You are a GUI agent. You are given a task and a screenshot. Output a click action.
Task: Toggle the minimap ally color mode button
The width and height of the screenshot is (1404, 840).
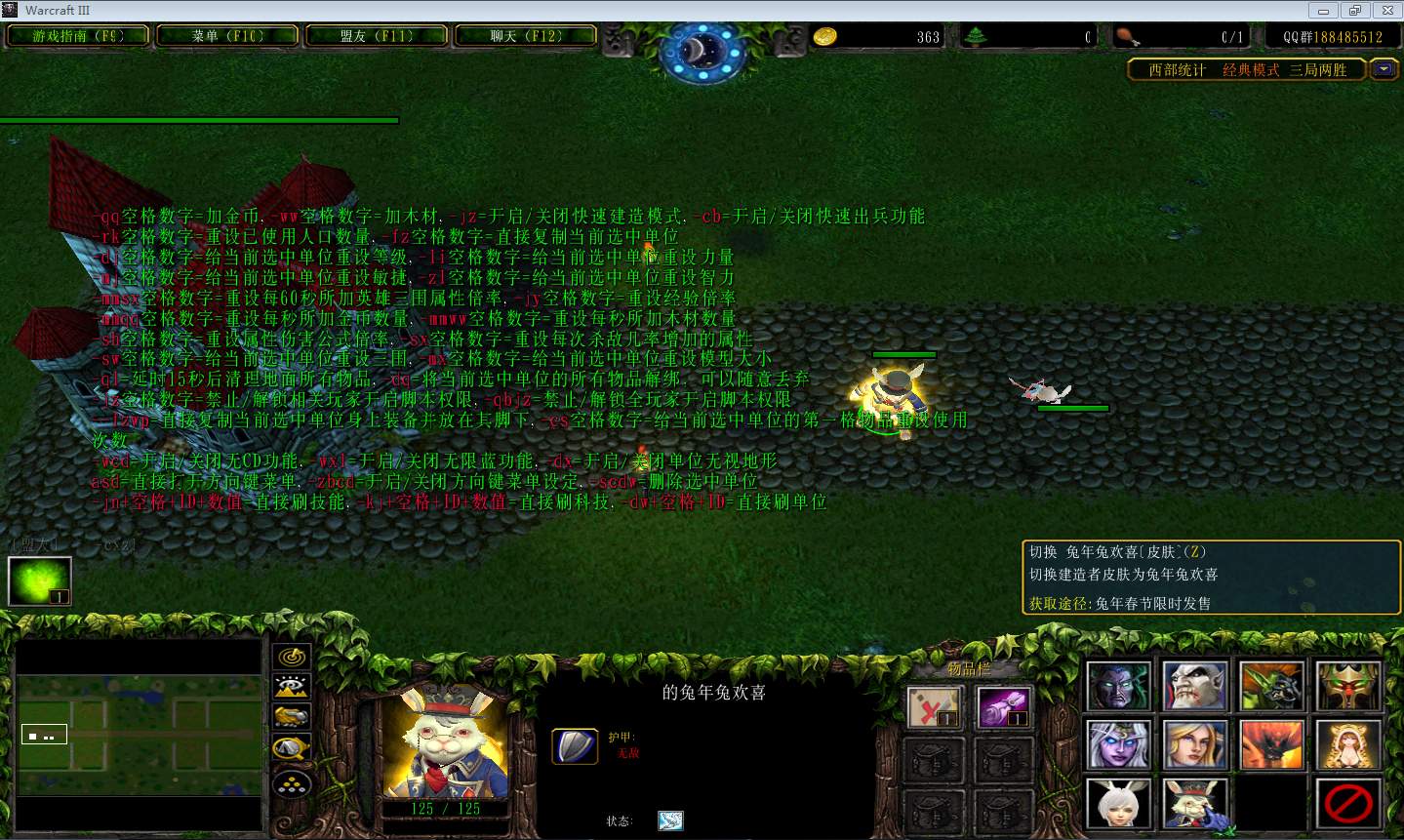(292, 717)
